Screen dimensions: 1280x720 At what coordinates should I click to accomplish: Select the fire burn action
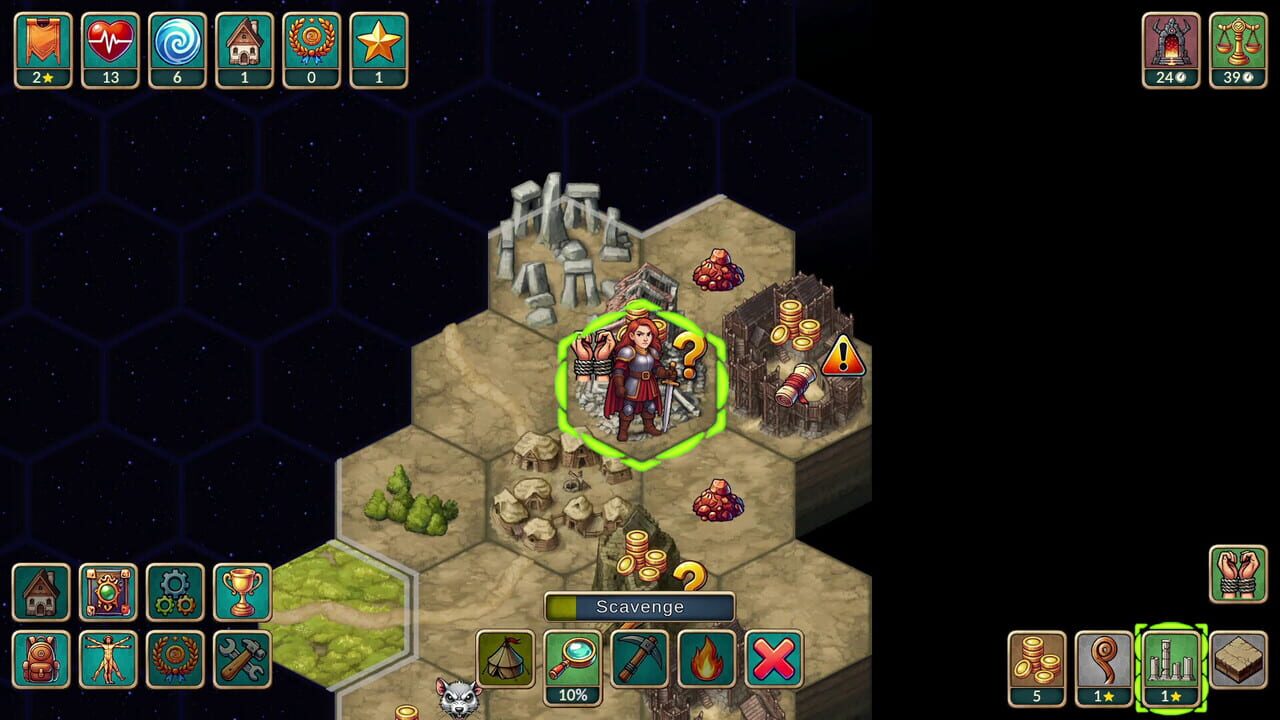(705, 660)
